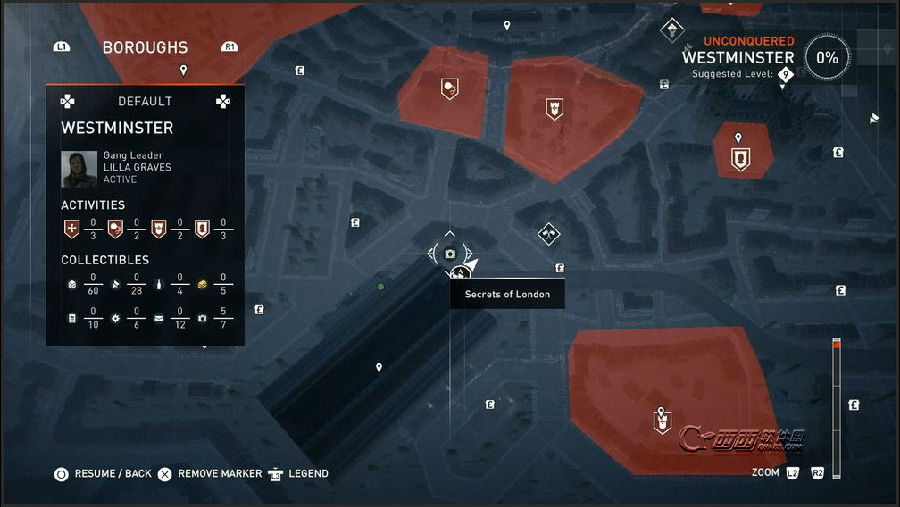
Task: Click the red cross activity shield icon
Action: [x=70, y=229]
